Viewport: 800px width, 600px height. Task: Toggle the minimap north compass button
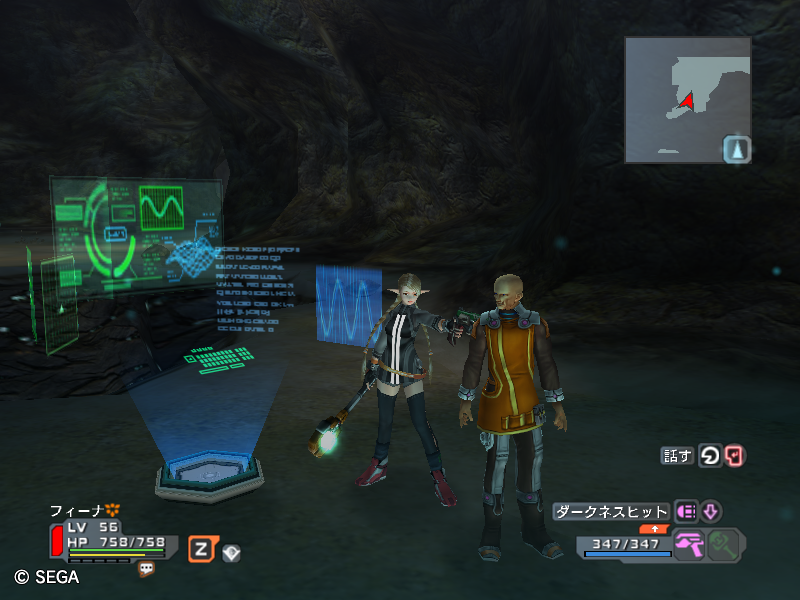pyautogui.click(x=737, y=150)
